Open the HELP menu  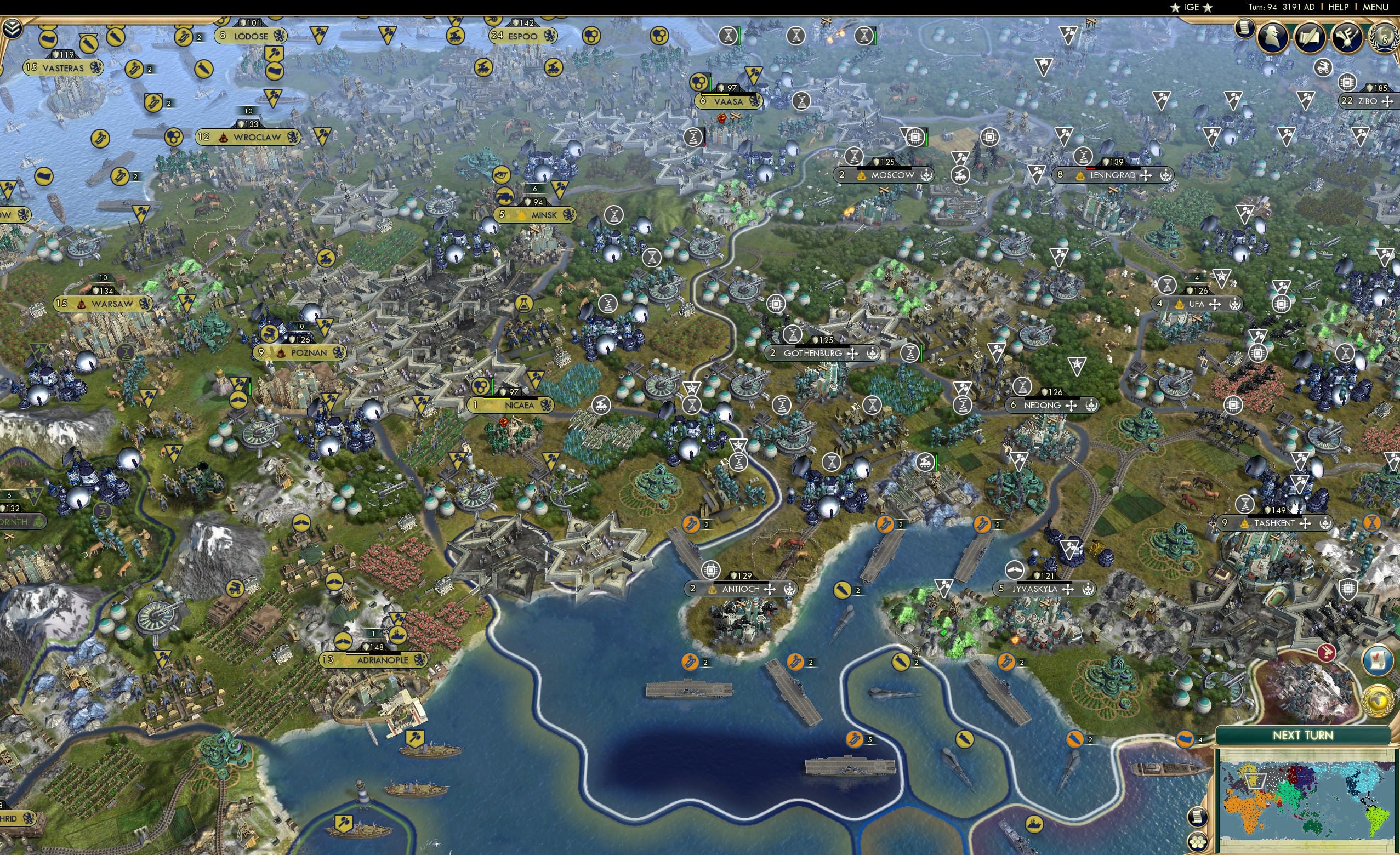click(x=1339, y=7)
